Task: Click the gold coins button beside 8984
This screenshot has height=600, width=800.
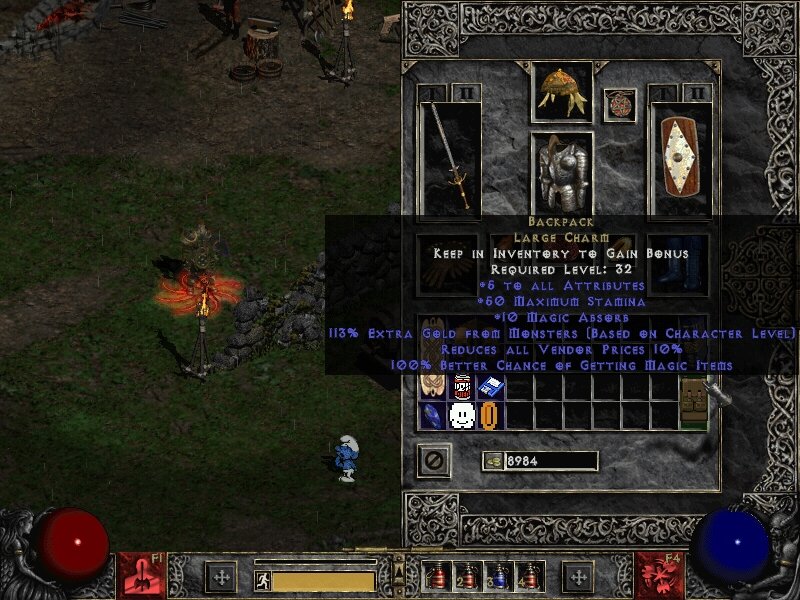Action: coord(492,461)
